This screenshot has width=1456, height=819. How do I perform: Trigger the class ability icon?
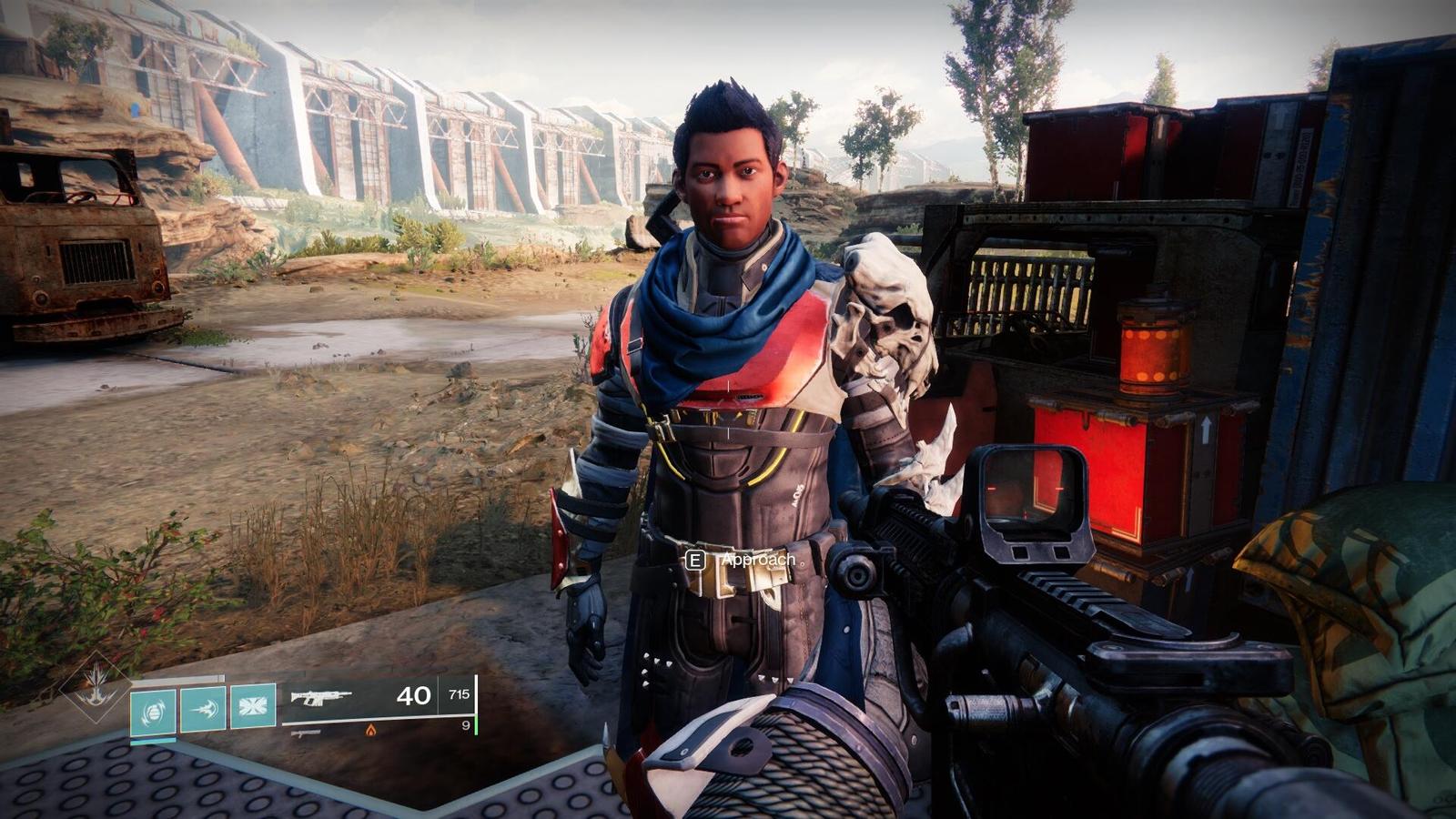252,706
